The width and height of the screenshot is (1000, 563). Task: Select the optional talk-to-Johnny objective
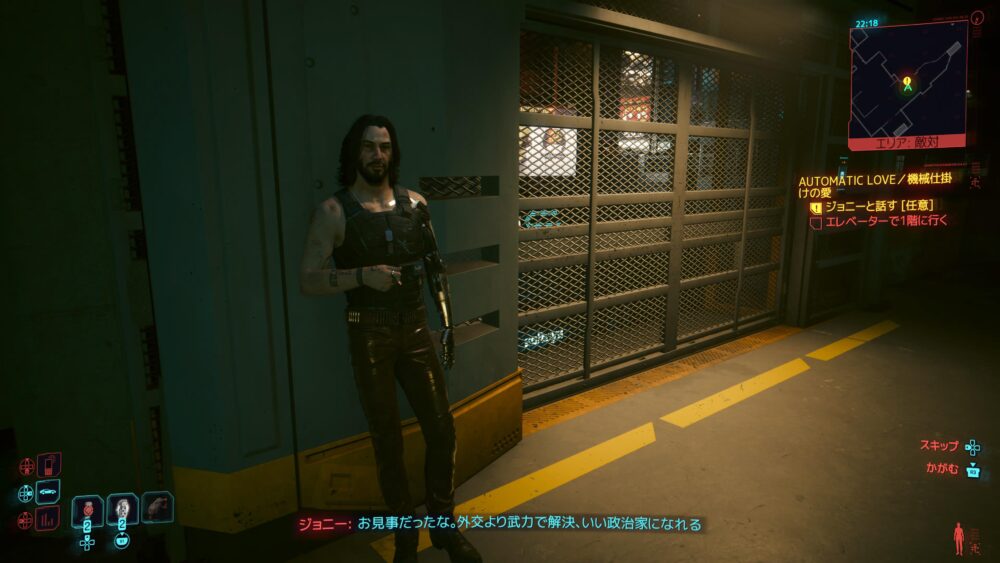tap(878, 206)
